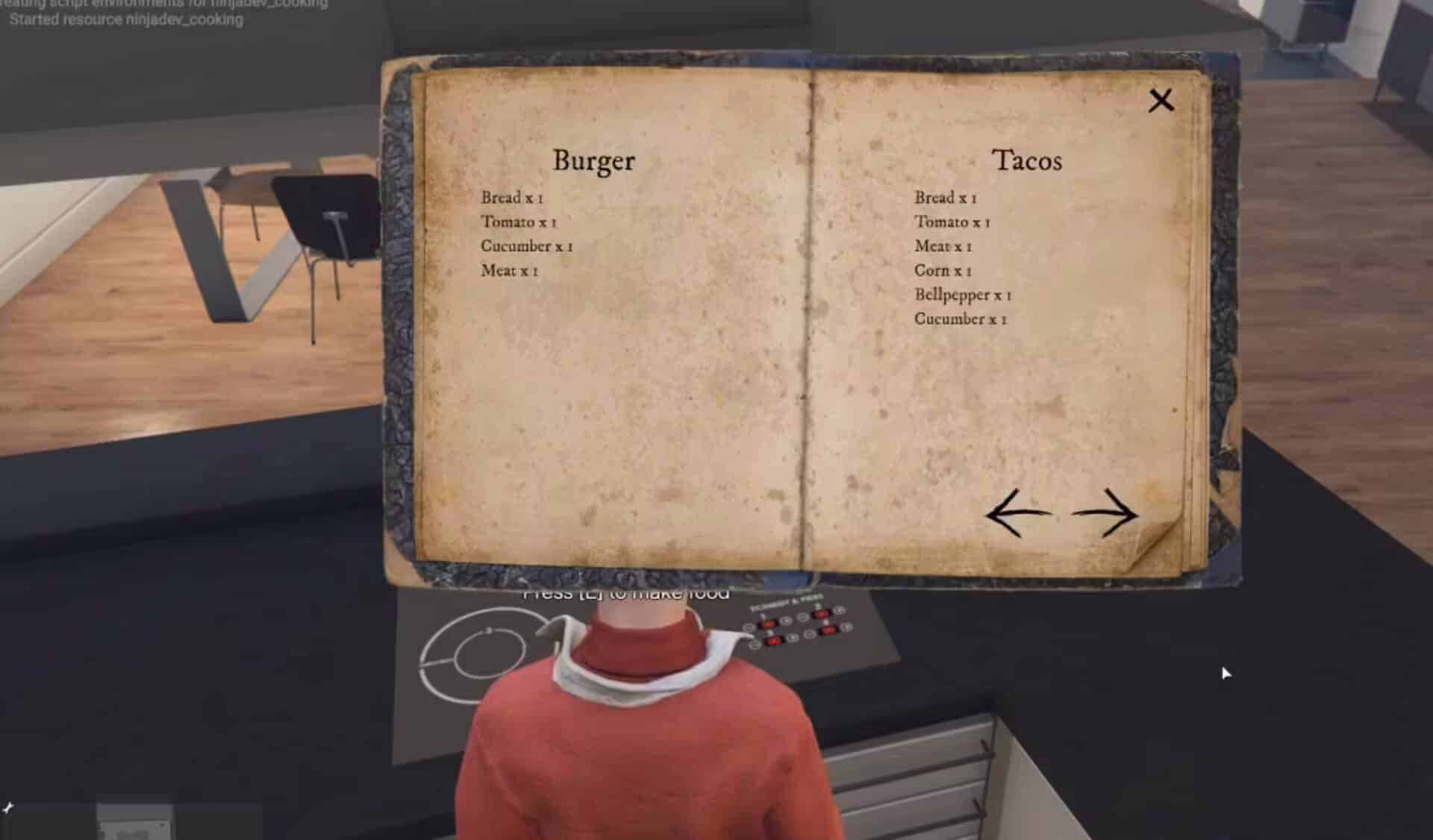
Task: Toggle burner switch number 2 on the cooktop
Action: tap(822, 614)
